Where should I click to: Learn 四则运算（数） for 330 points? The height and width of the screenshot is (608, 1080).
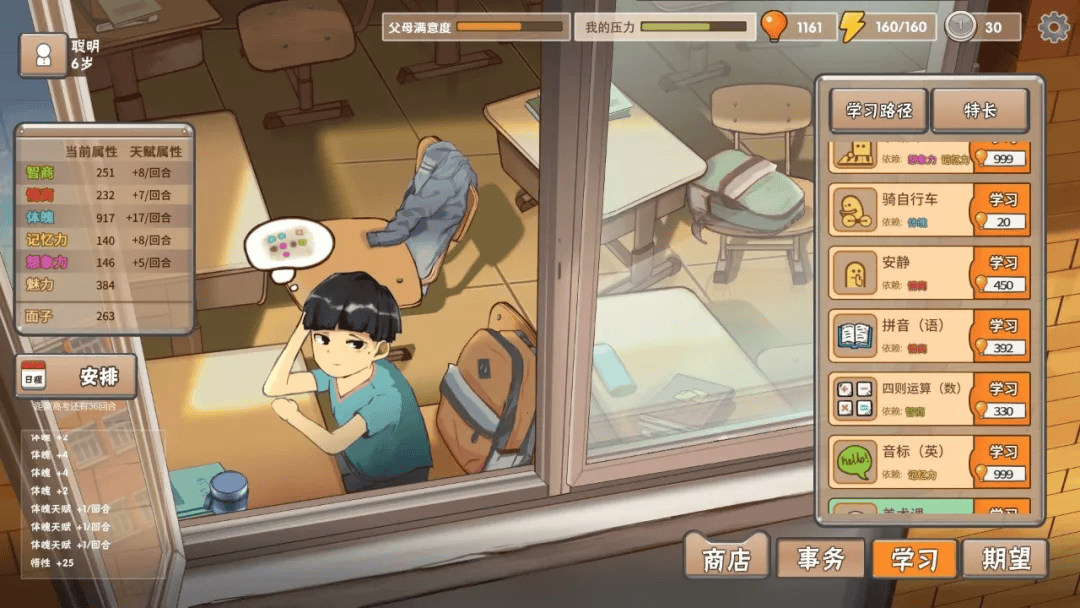point(1002,399)
